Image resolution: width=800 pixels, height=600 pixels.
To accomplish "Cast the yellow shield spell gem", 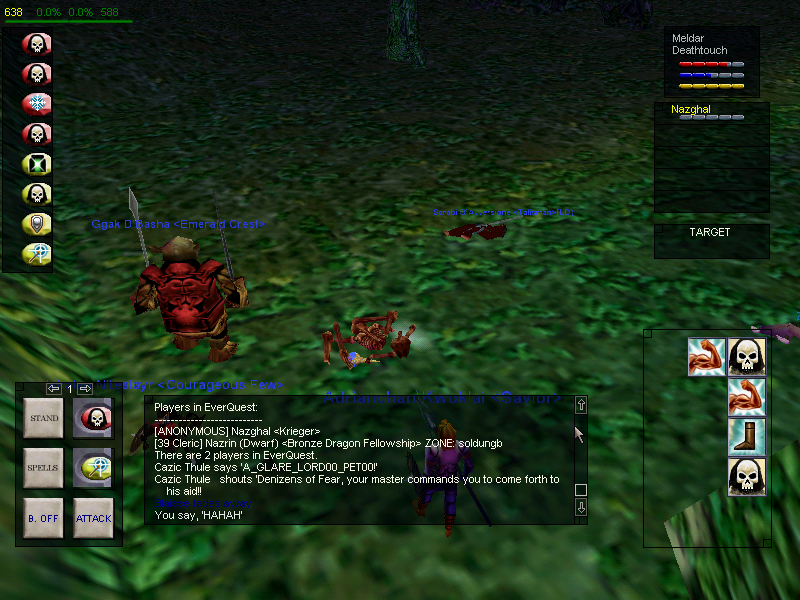I will pos(37,224).
